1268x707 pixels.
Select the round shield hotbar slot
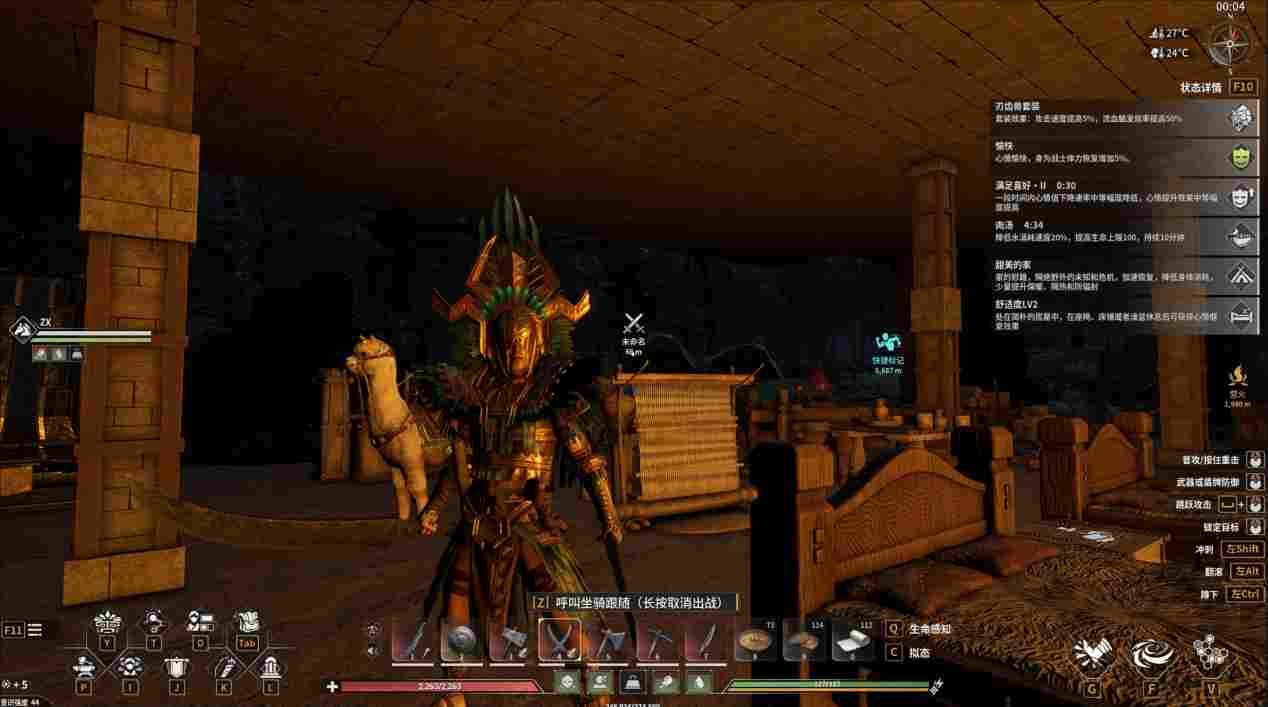(461, 640)
